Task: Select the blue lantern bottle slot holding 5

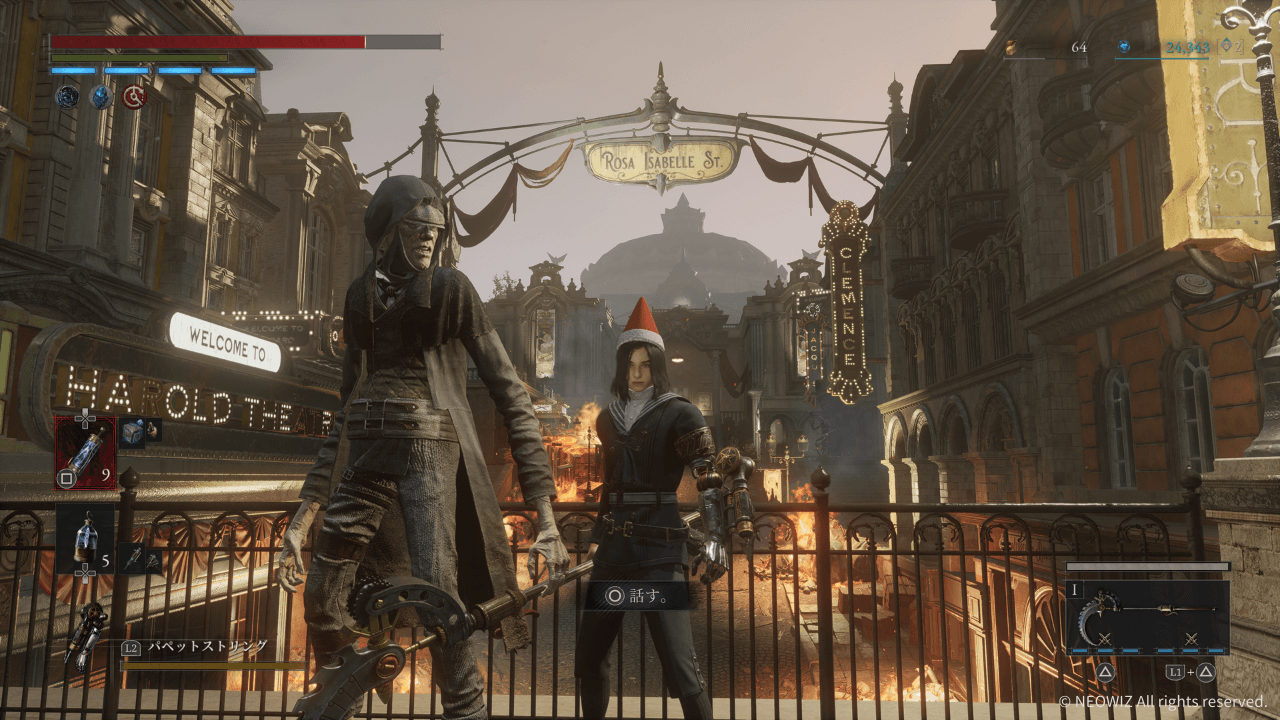Action: [85, 538]
